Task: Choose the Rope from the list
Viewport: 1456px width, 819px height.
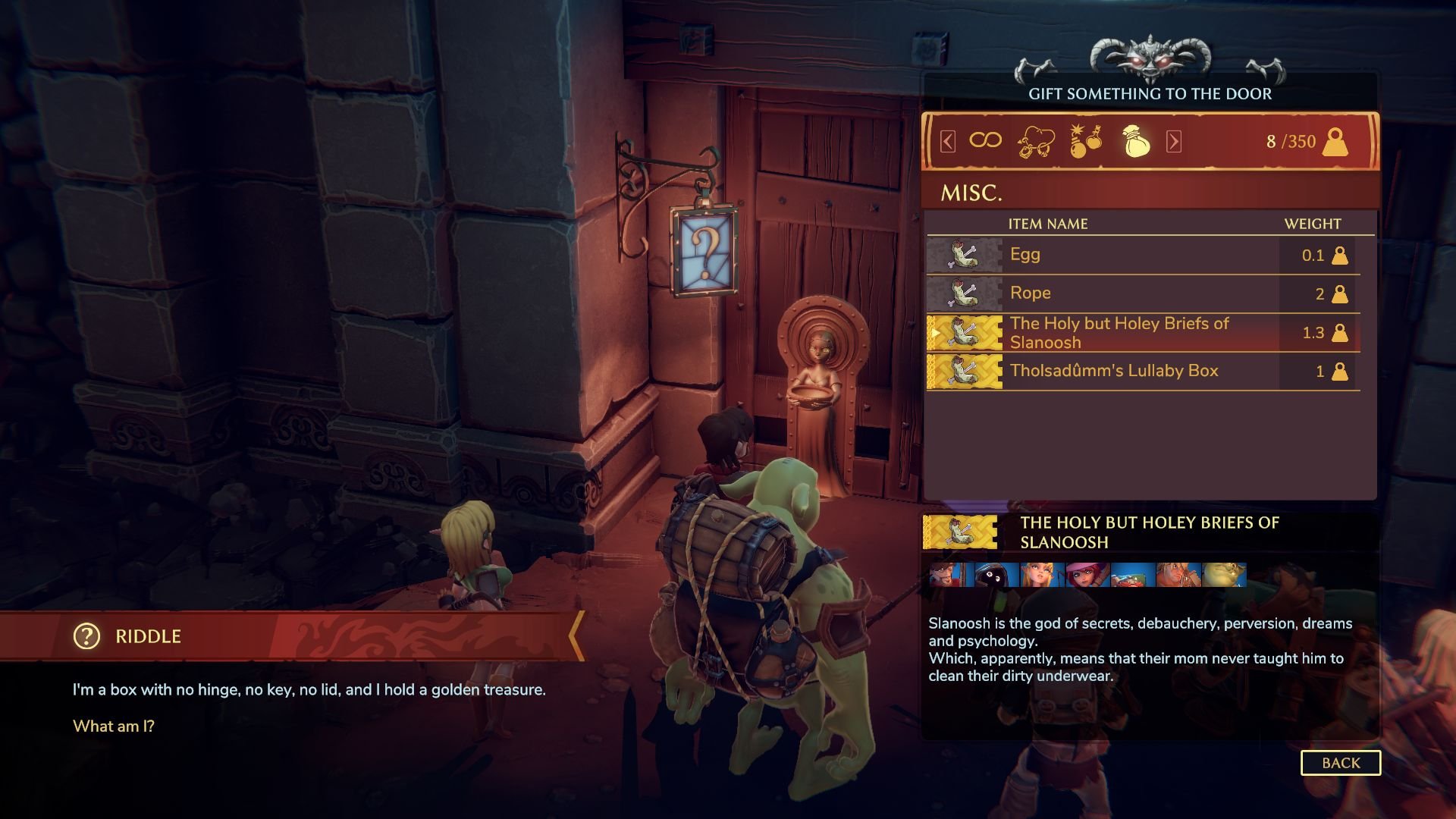Action: (x=1142, y=293)
